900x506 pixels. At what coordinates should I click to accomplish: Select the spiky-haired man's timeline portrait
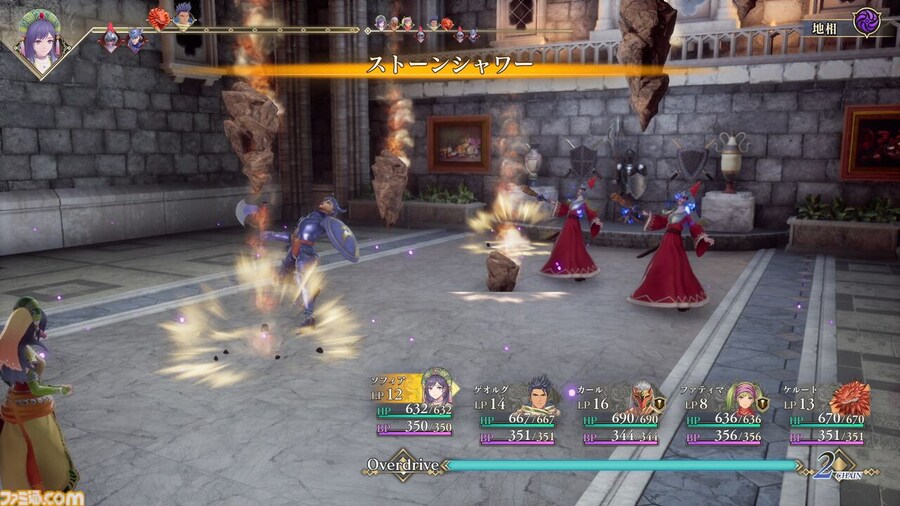tap(183, 16)
